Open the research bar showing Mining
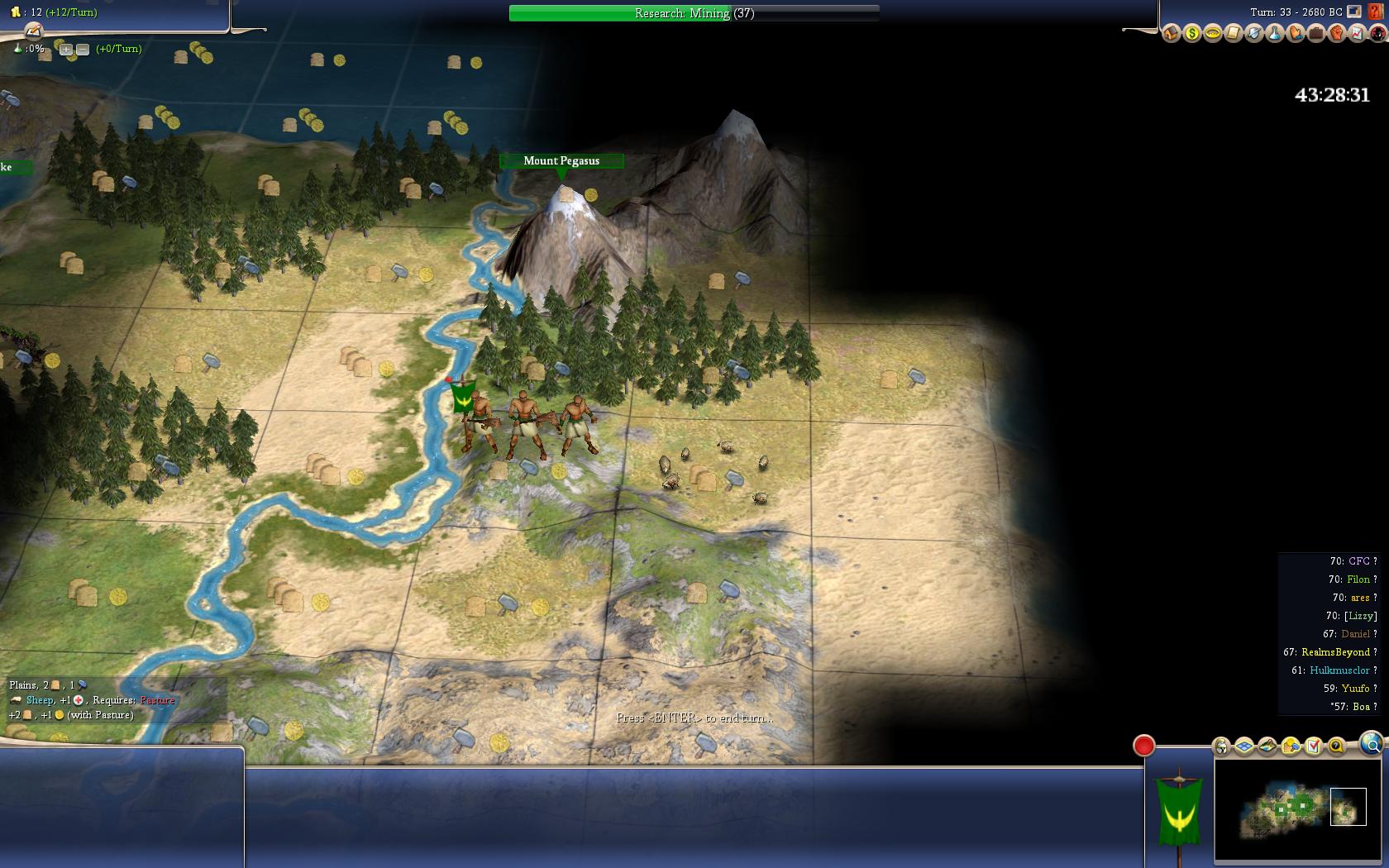Viewport: 1389px width, 868px height. point(694,13)
